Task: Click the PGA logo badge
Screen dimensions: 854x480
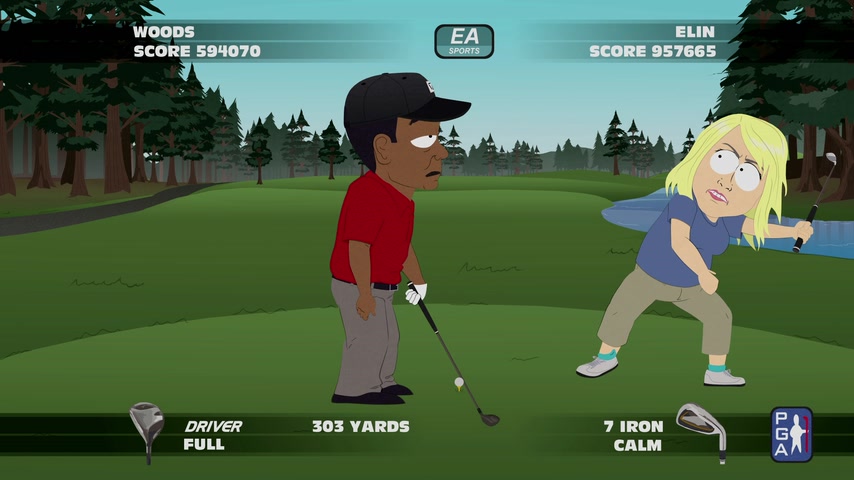Action: 791,434
